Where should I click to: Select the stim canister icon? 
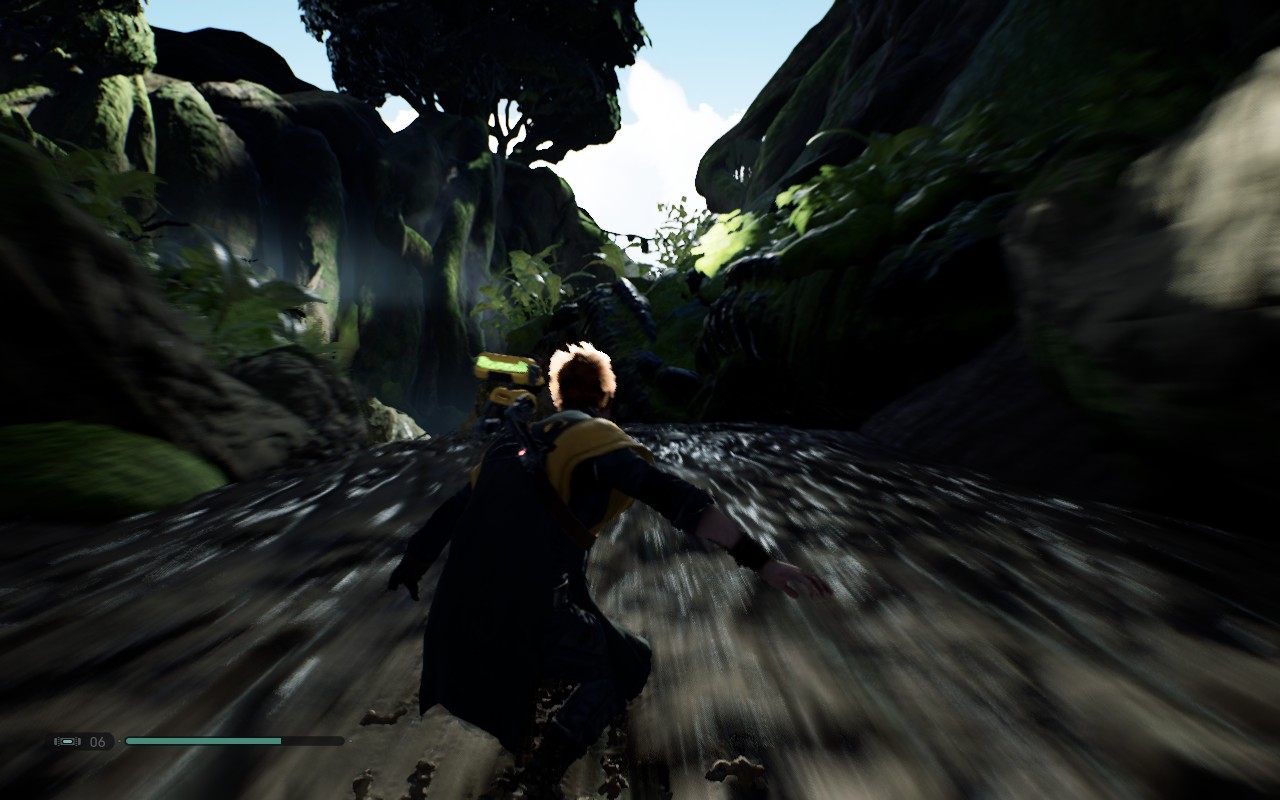[x=69, y=741]
